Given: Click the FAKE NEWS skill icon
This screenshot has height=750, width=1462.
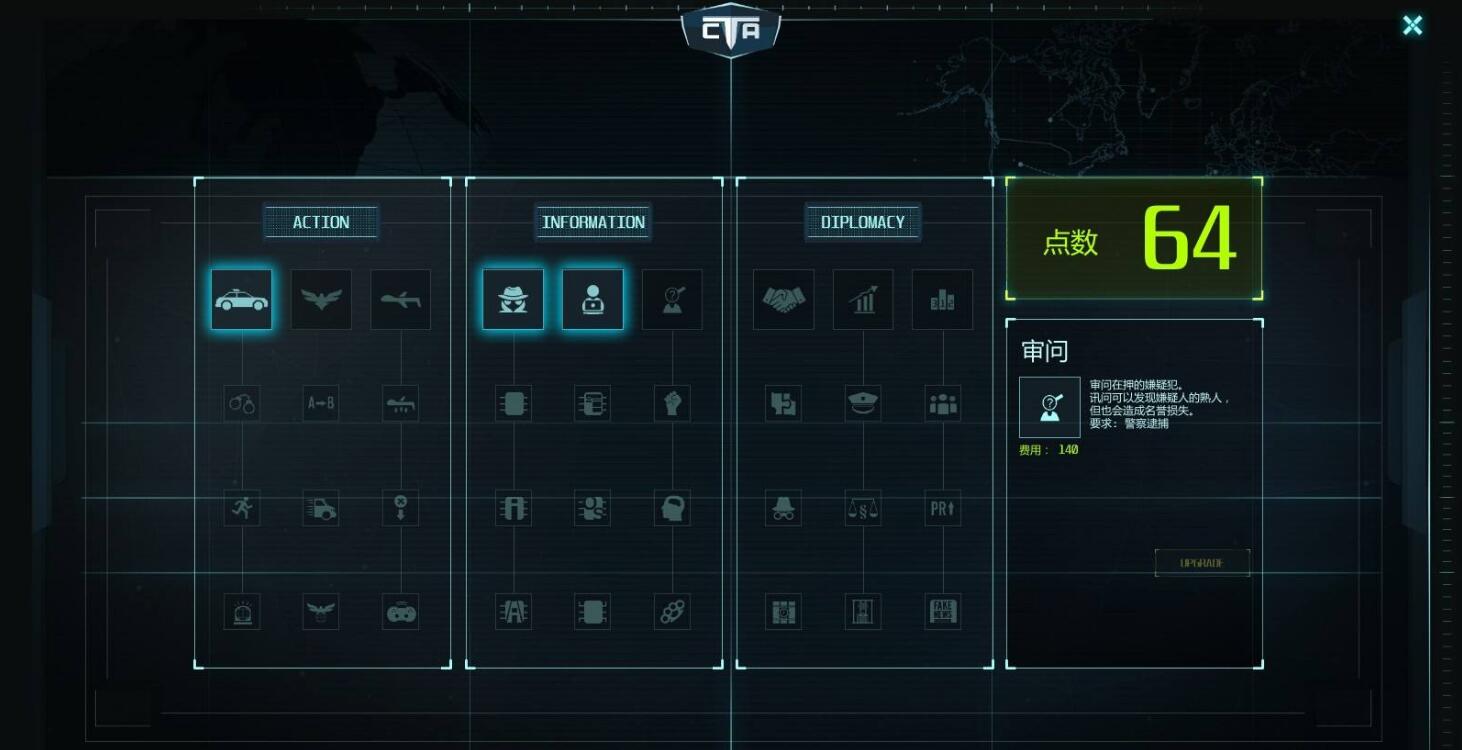Looking at the screenshot, I should pyautogui.click(x=941, y=611).
